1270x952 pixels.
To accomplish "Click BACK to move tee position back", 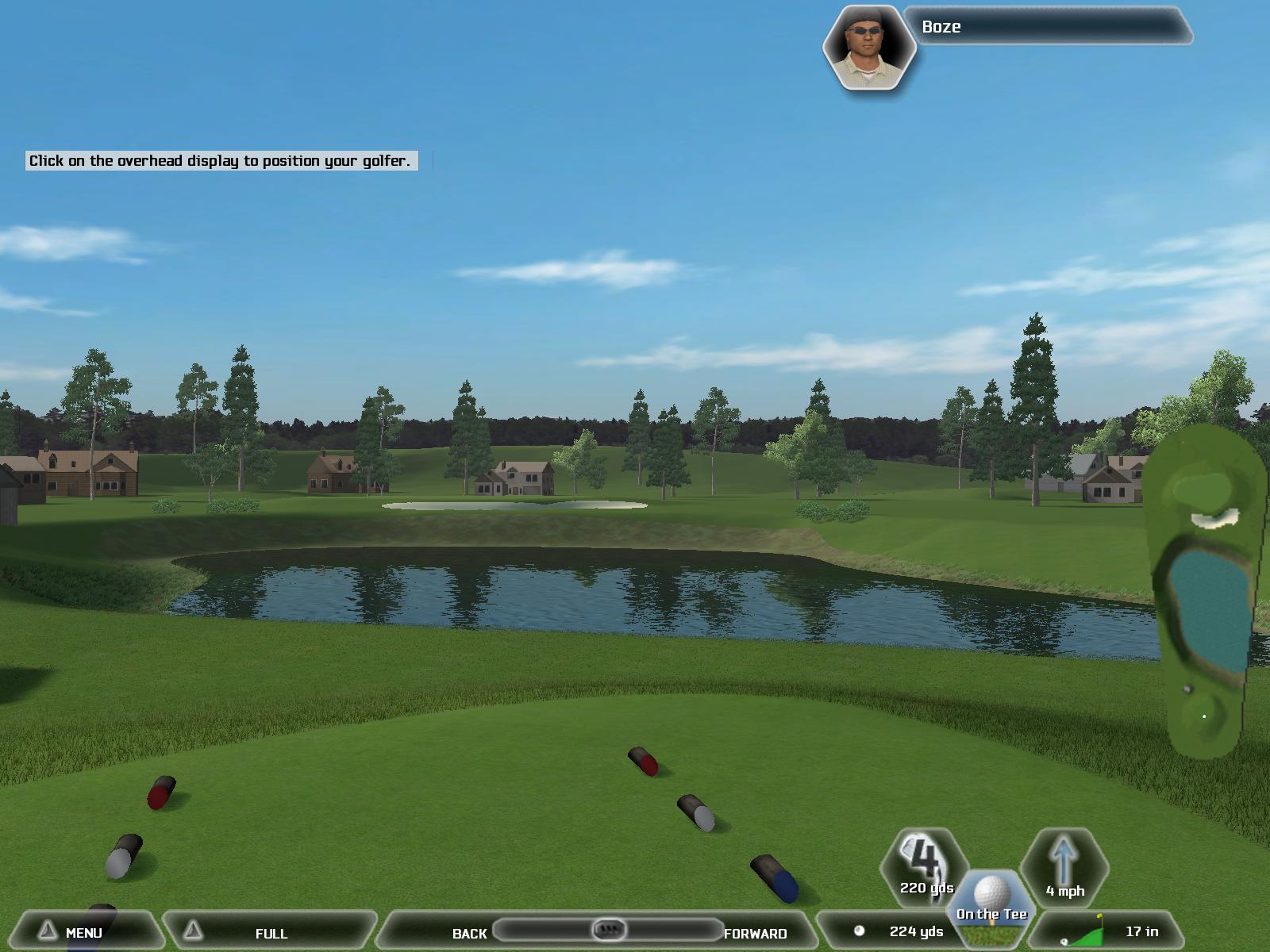I will pos(469,933).
